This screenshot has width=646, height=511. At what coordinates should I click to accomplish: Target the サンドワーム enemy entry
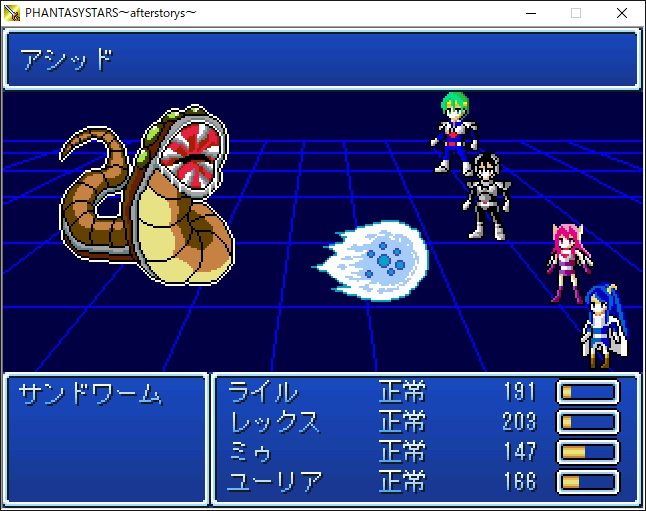point(90,394)
